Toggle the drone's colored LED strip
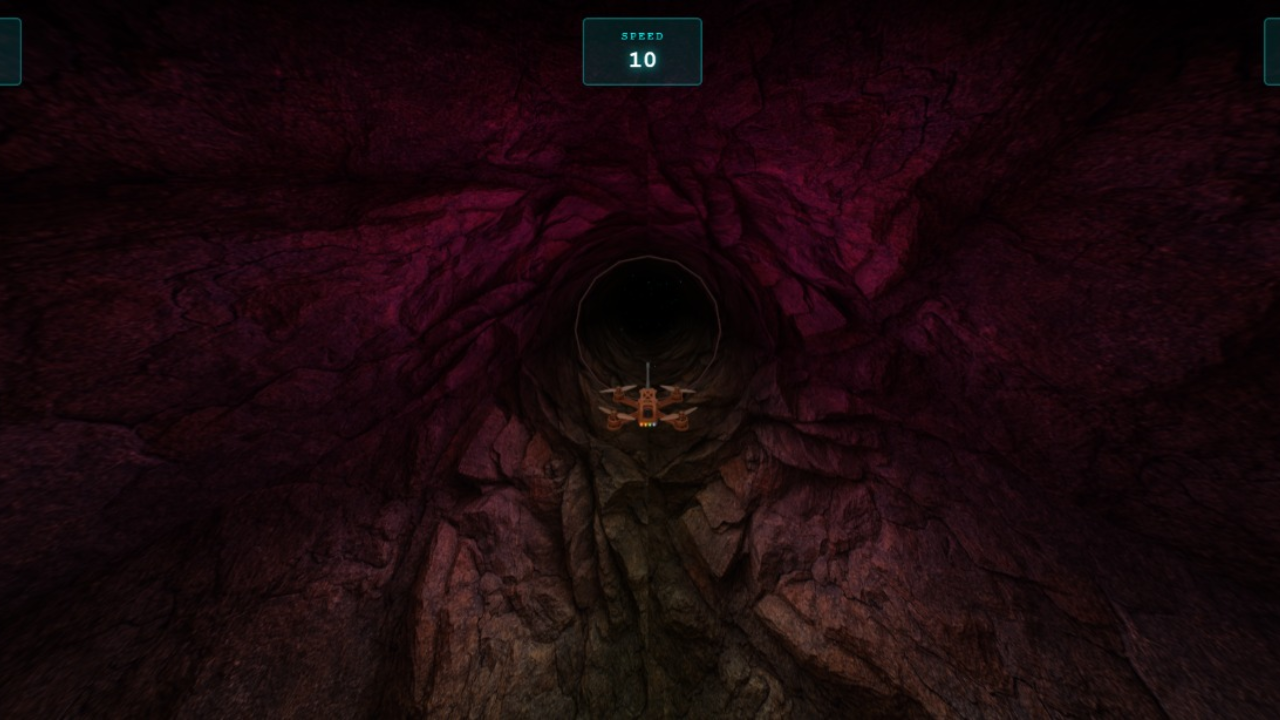 tap(648, 424)
